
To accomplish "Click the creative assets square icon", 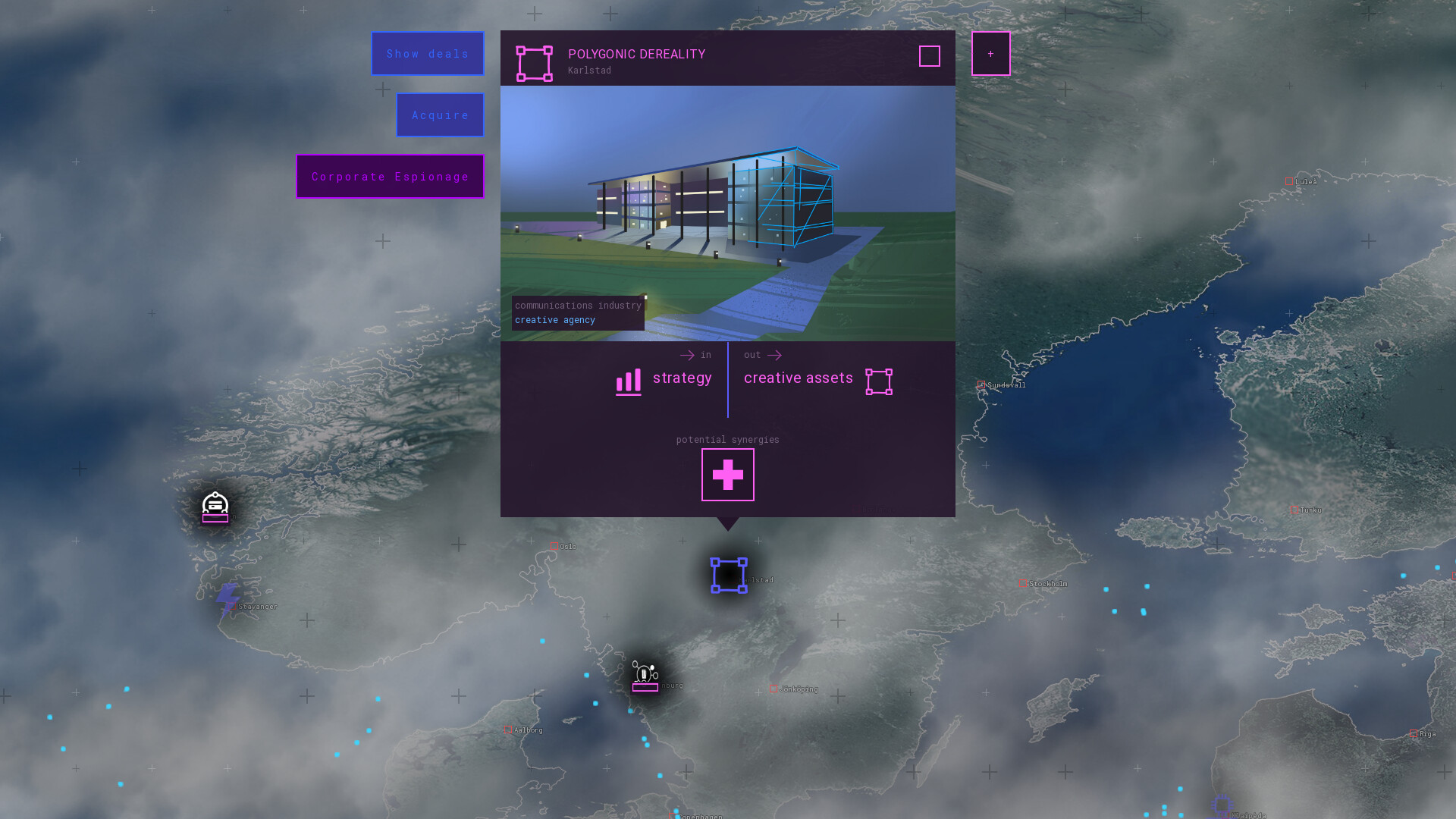I will (878, 381).
